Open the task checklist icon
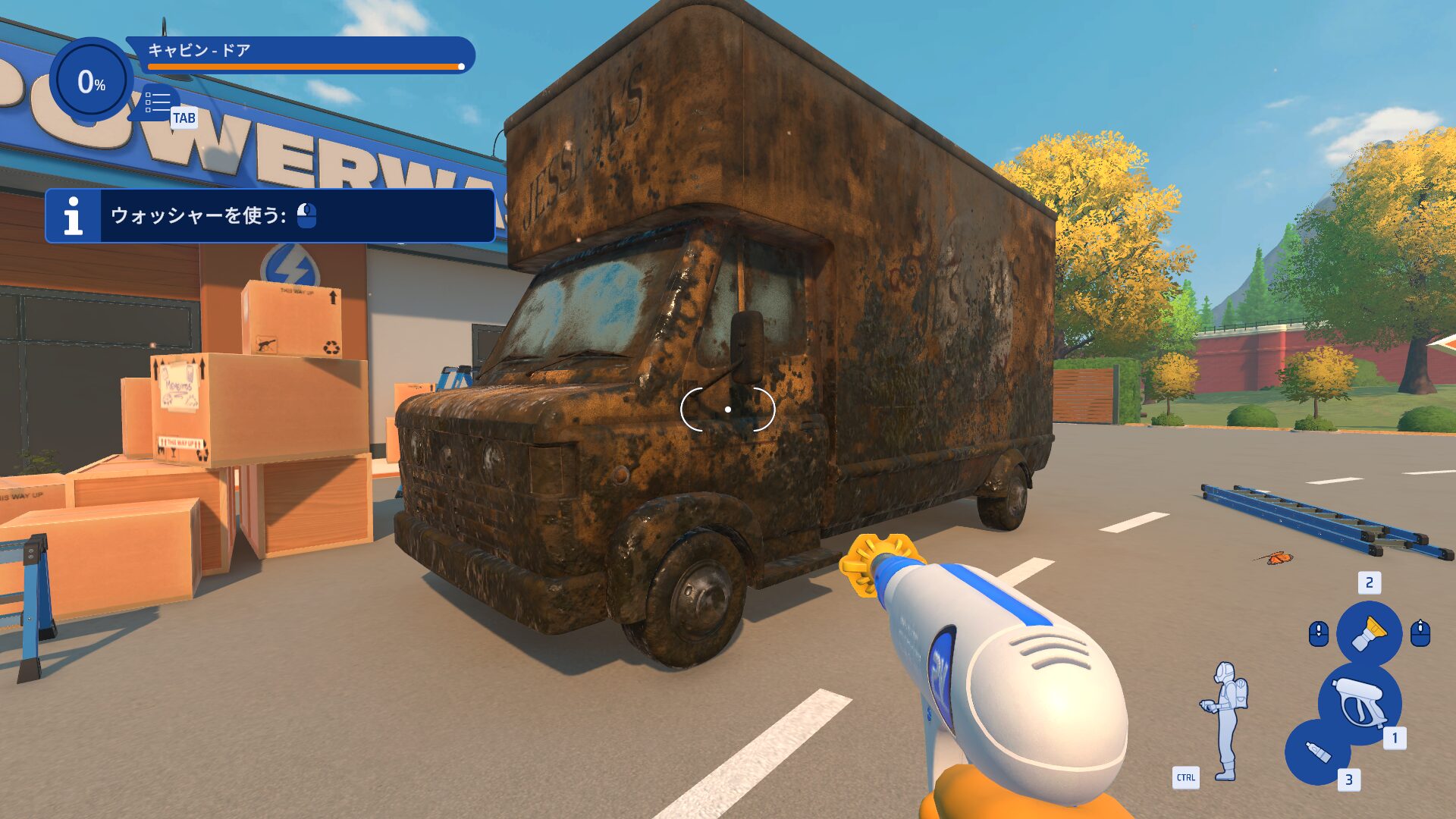Viewport: 1456px width, 819px height. tap(158, 103)
